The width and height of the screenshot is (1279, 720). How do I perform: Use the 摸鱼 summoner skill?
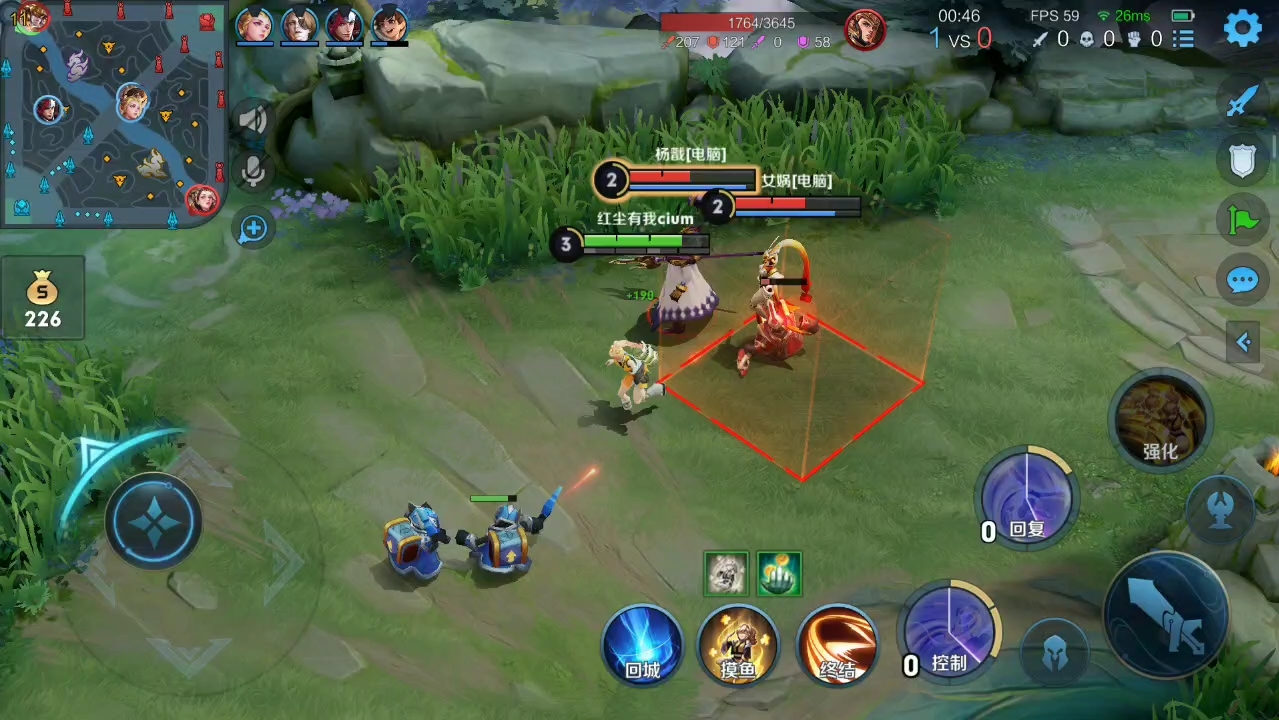(x=738, y=645)
